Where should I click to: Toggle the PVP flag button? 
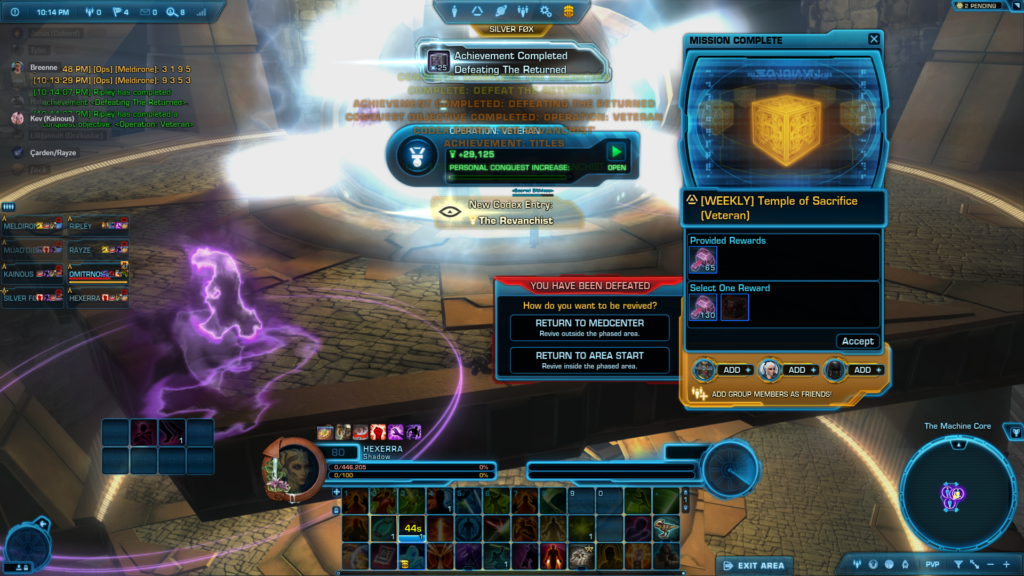[932, 564]
